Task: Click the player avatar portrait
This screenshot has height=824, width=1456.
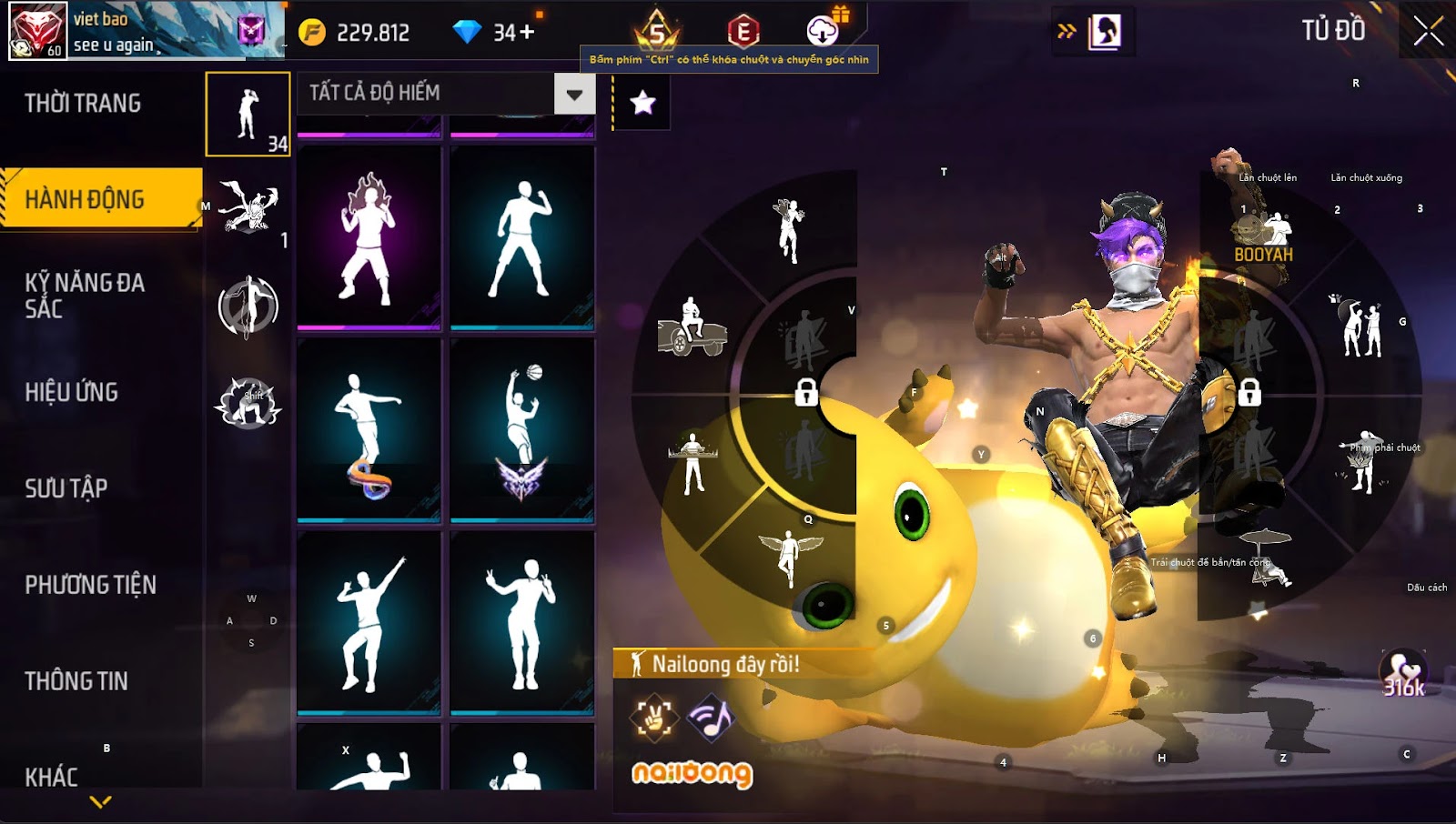Action: click(38, 30)
